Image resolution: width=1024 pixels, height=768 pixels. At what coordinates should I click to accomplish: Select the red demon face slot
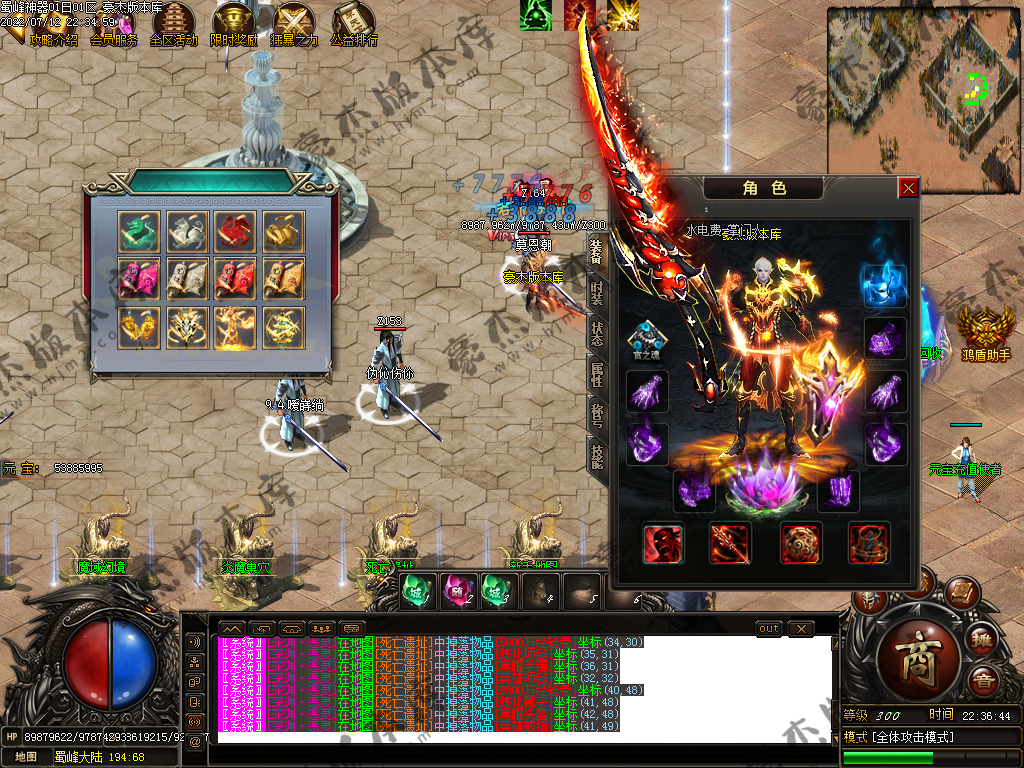tap(664, 543)
